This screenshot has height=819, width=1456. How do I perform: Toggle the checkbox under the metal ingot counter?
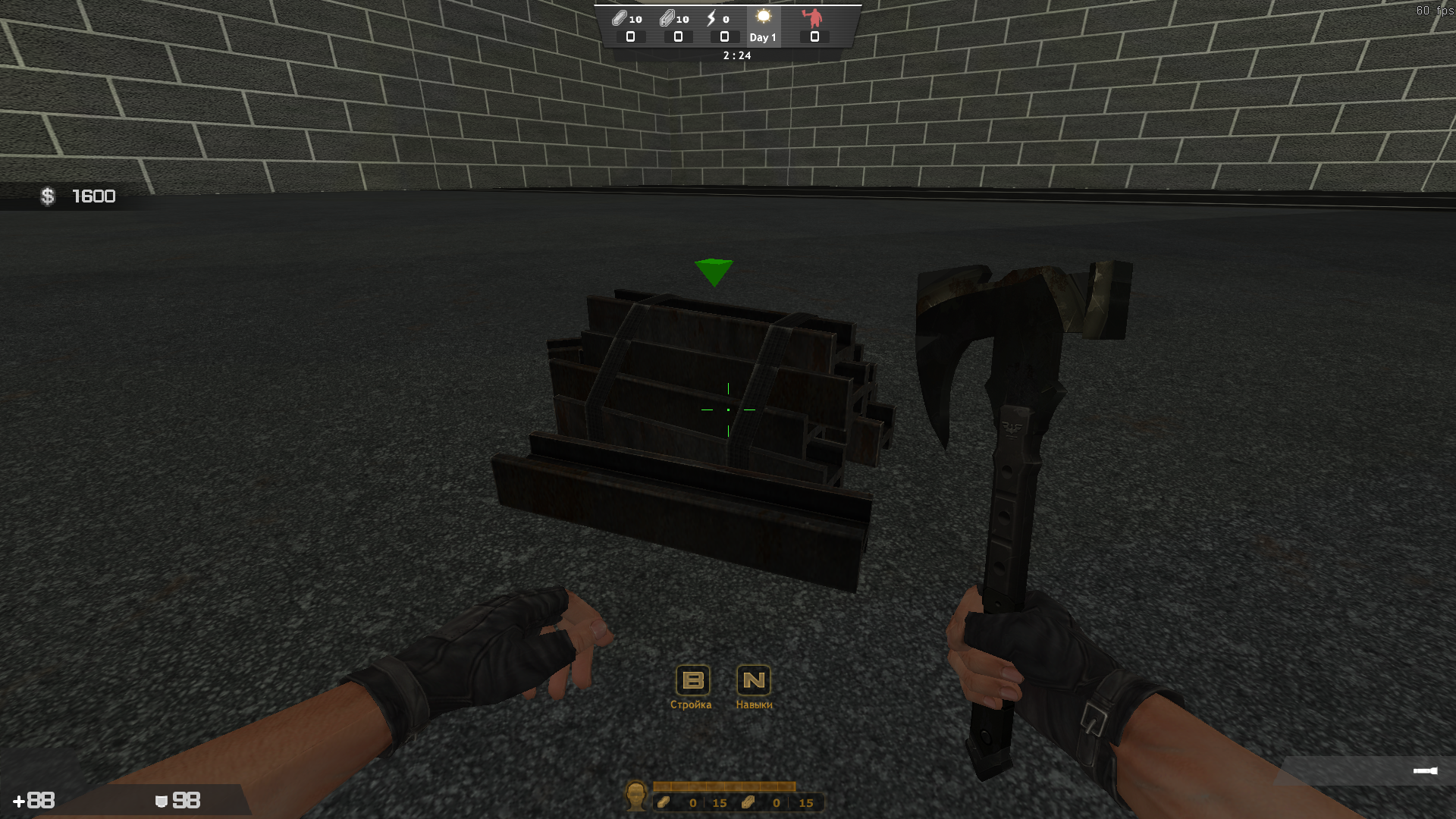pos(631,36)
